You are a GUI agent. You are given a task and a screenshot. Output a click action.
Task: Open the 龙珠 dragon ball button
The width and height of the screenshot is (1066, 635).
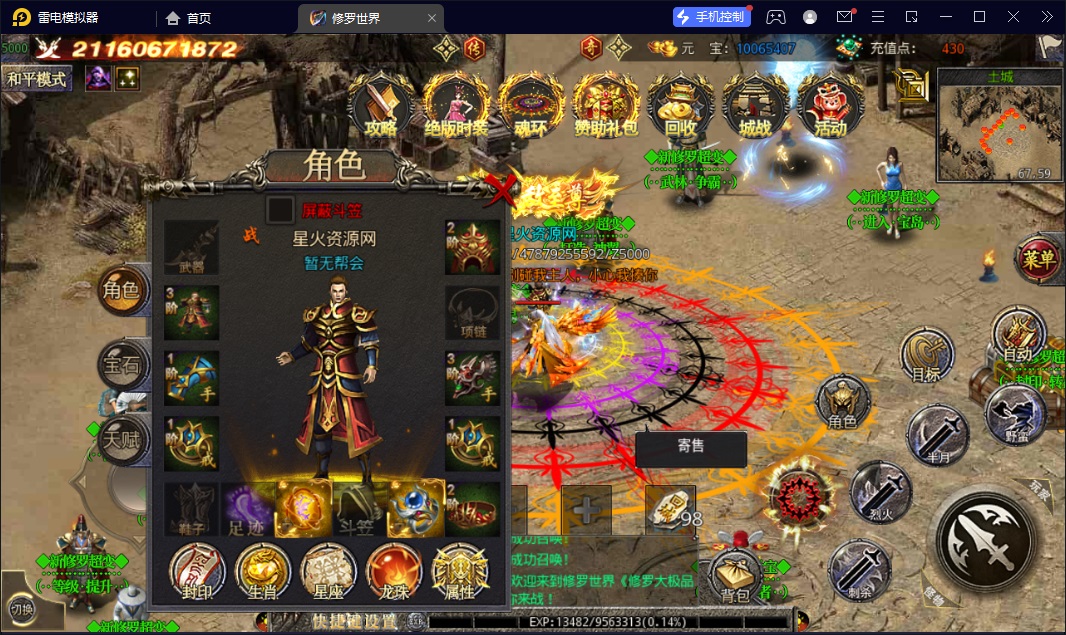(x=394, y=572)
